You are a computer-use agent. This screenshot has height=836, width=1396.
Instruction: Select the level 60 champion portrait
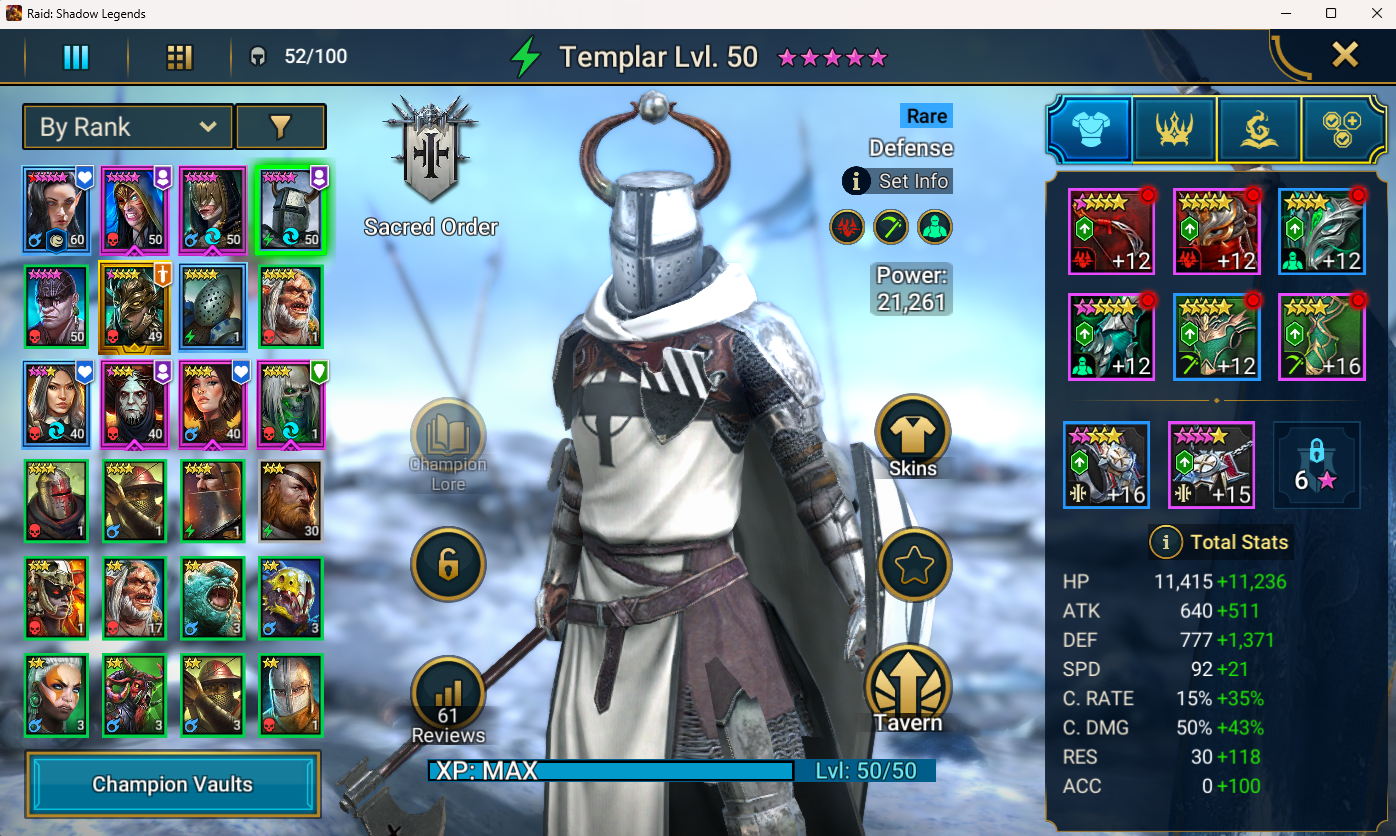tap(56, 210)
